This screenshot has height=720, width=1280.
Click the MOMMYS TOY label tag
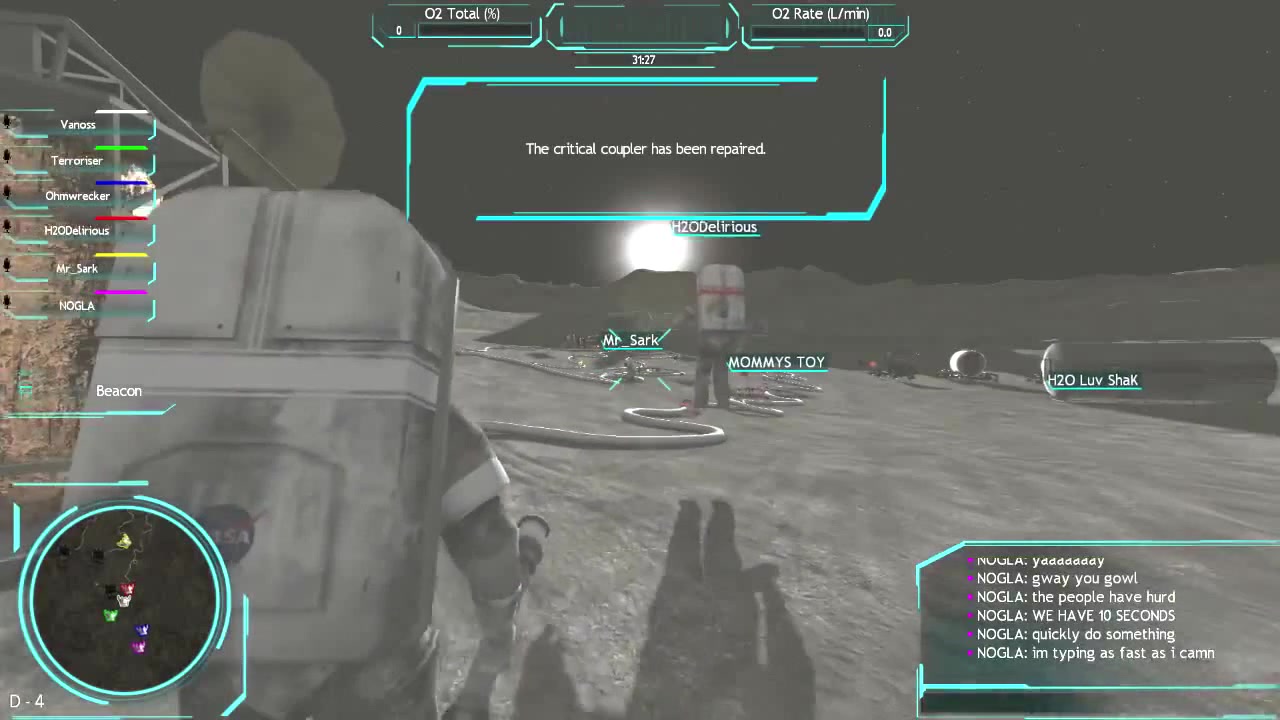[x=777, y=362]
